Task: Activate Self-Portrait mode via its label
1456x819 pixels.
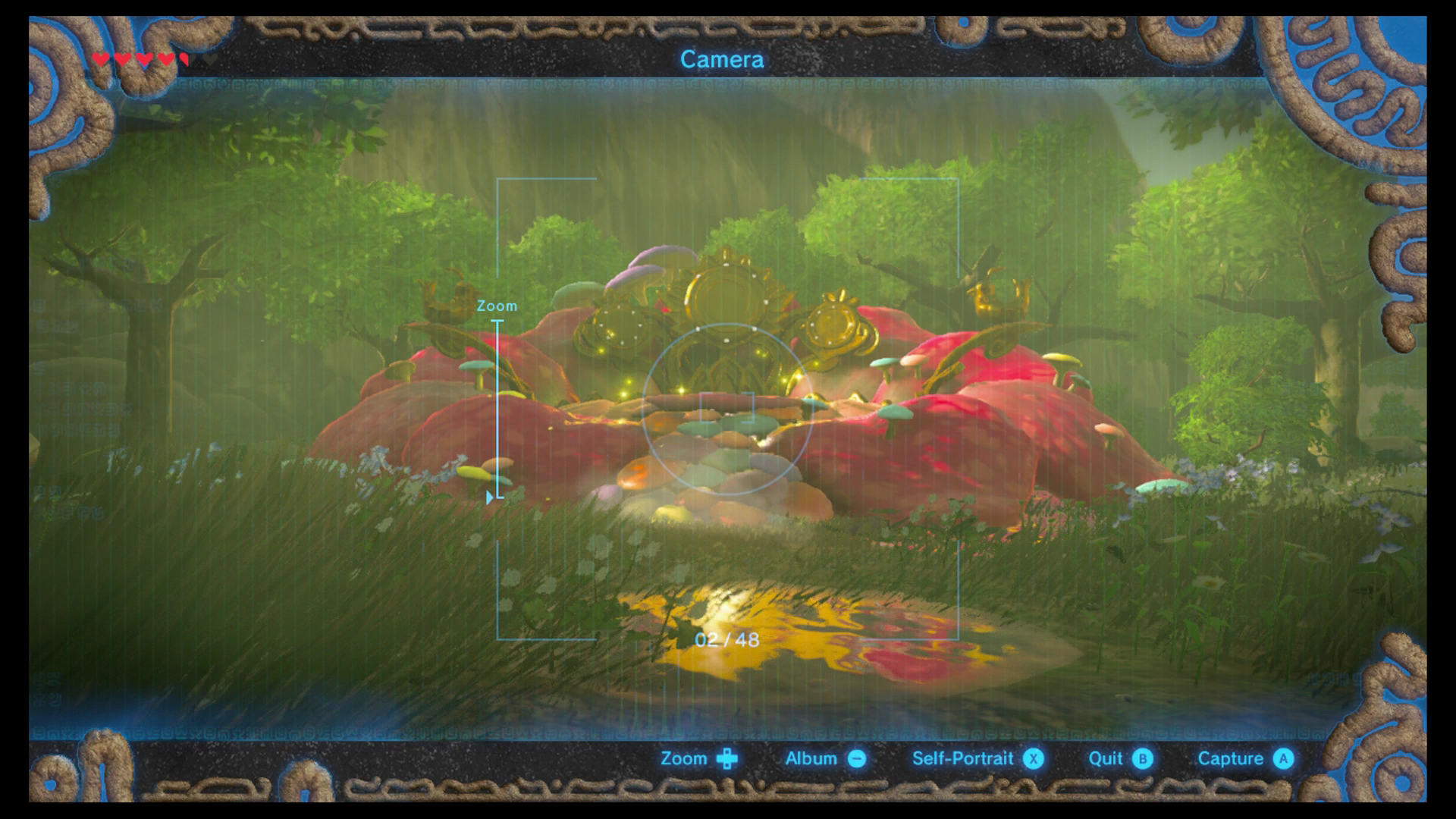Action: tap(962, 758)
